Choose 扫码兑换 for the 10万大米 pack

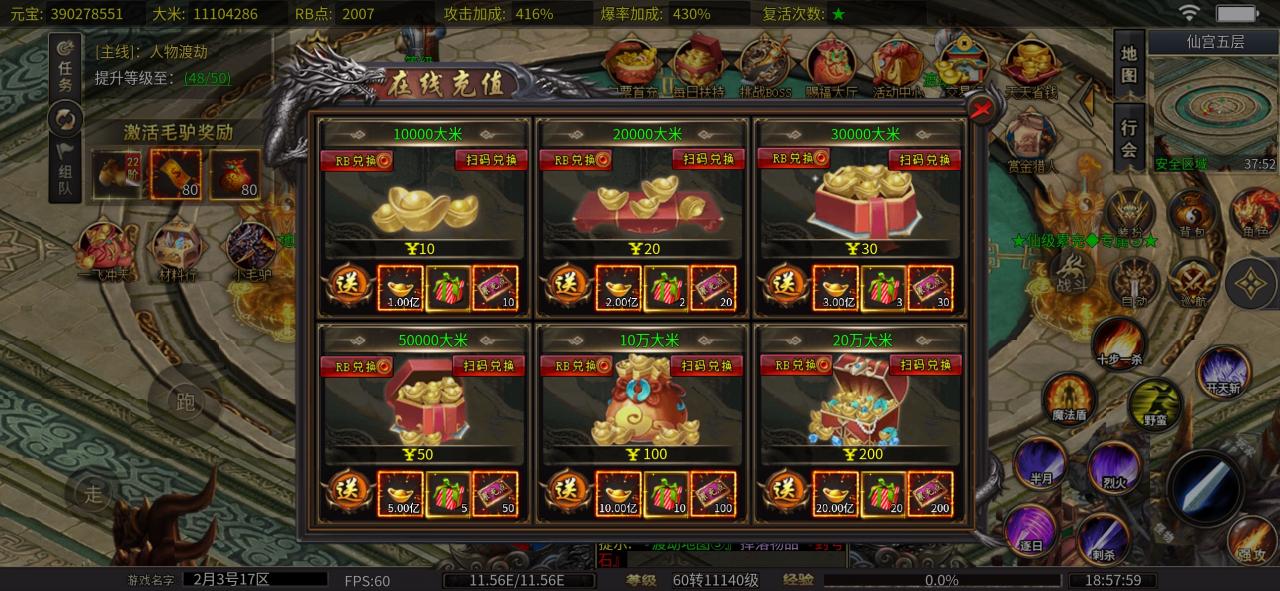706,366
